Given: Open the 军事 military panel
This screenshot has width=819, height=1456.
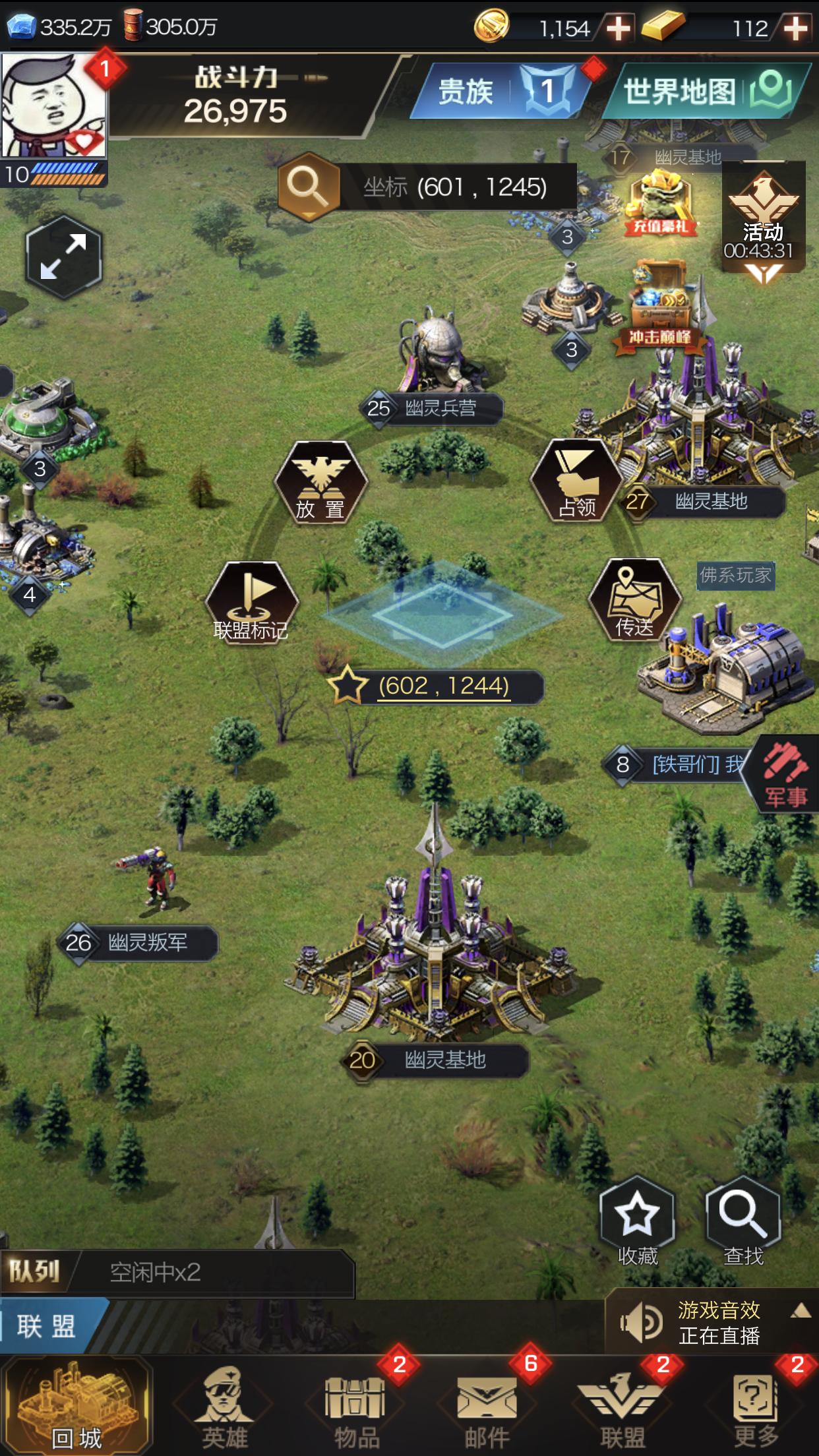Looking at the screenshot, I should click(x=785, y=775).
